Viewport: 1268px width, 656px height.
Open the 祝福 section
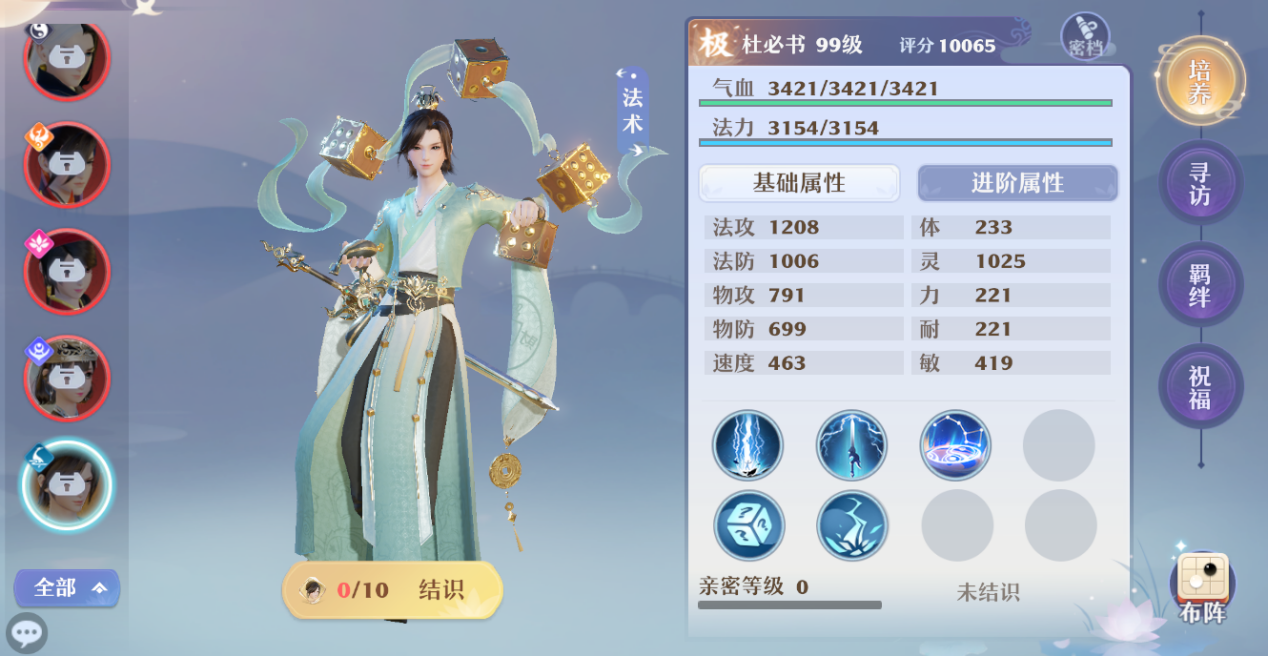pyautogui.click(x=1200, y=387)
